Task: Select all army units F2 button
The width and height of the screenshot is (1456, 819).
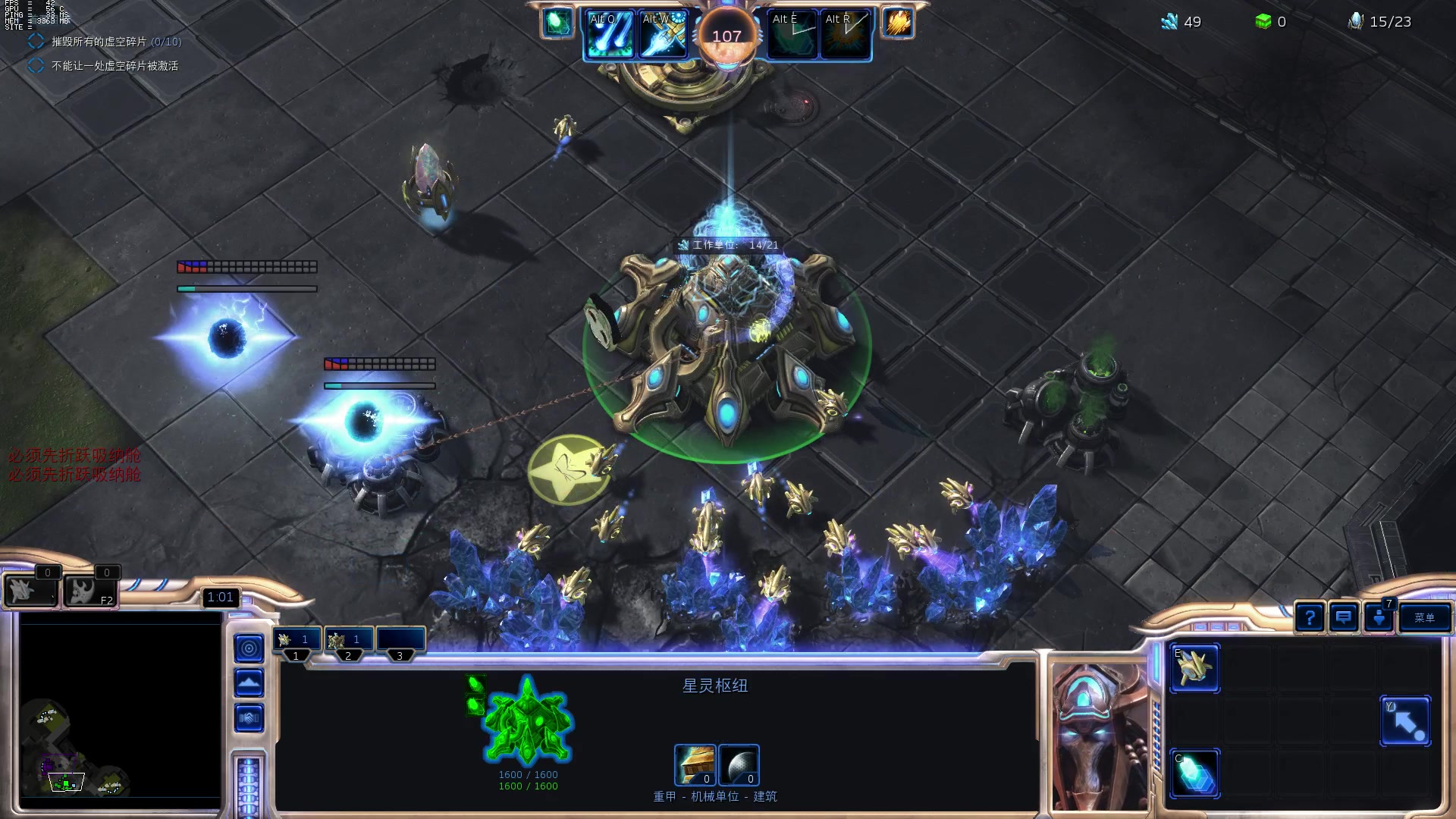Action: pos(89,590)
